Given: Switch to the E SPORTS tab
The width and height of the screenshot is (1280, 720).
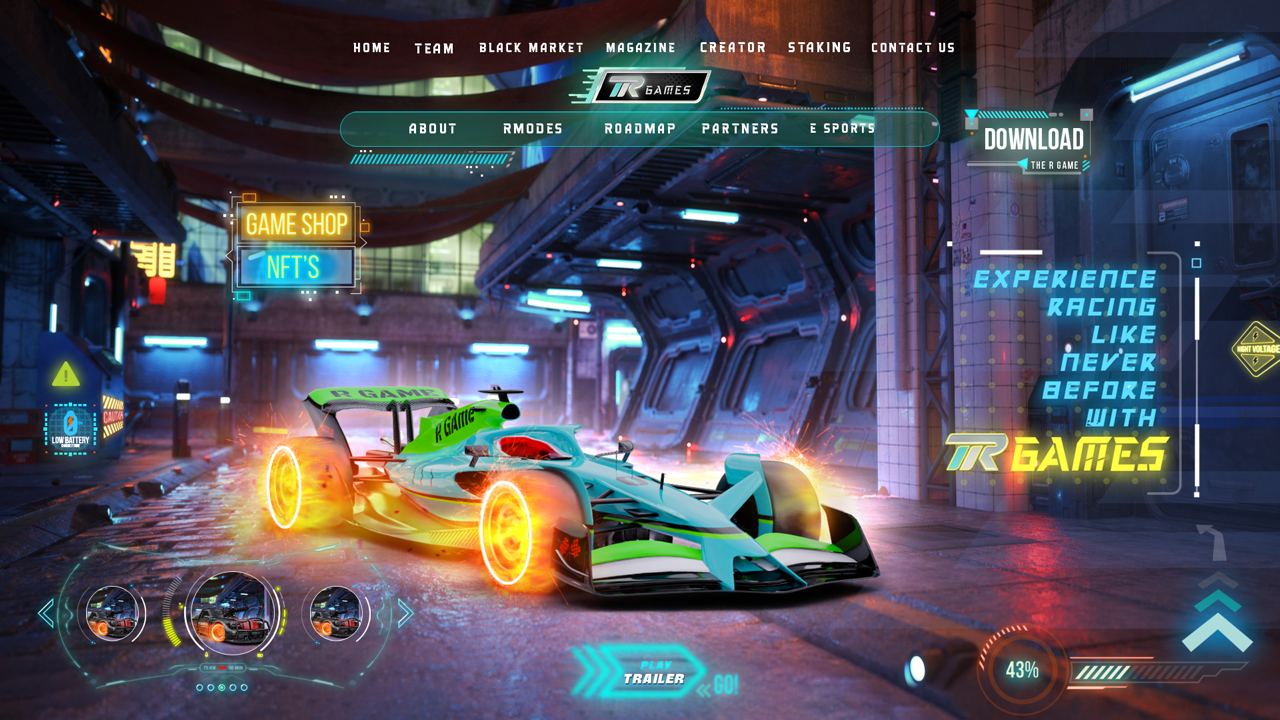Looking at the screenshot, I should click(x=842, y=128).
